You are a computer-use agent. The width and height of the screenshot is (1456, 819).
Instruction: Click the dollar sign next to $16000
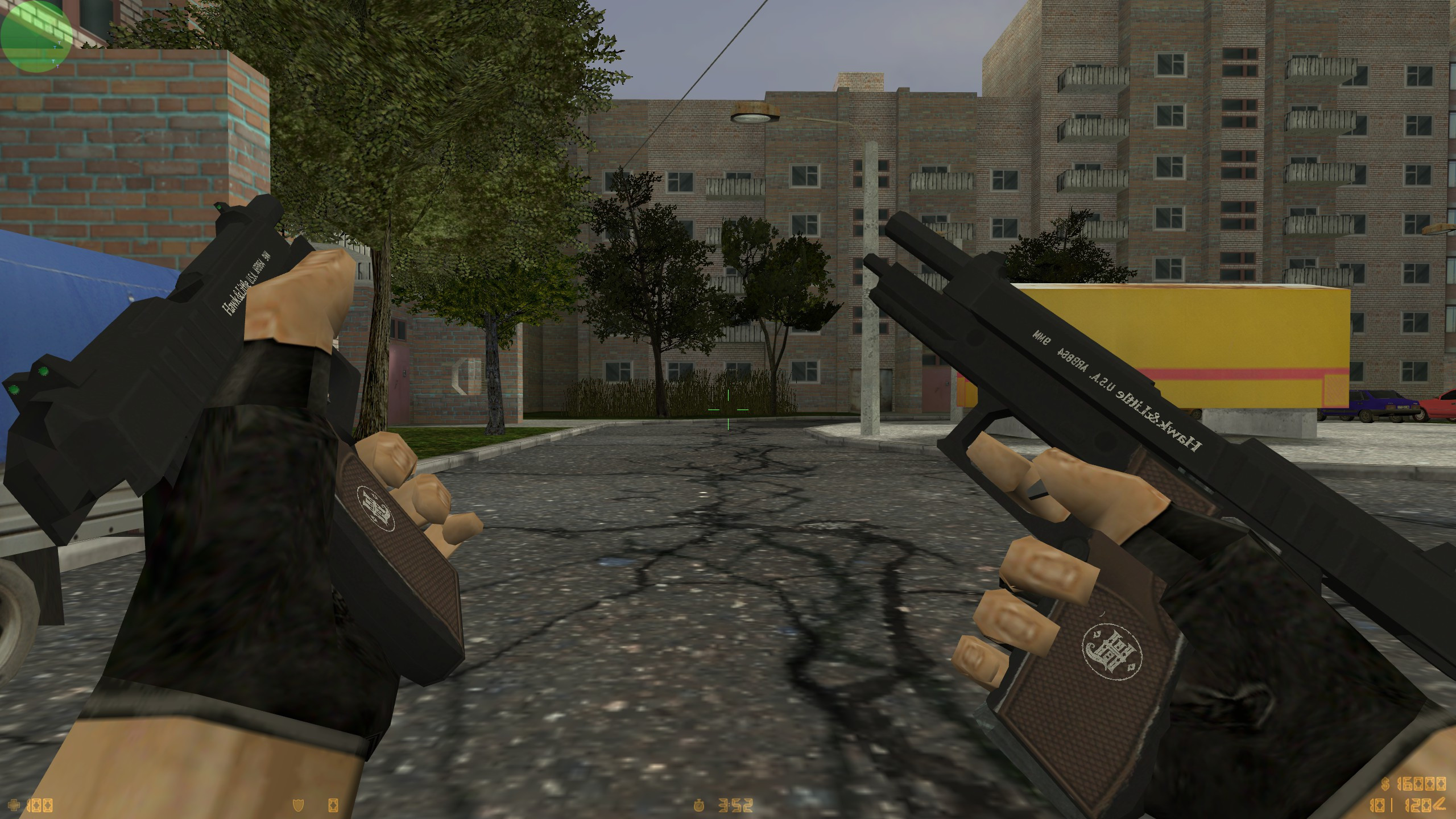coord(1385,785)
